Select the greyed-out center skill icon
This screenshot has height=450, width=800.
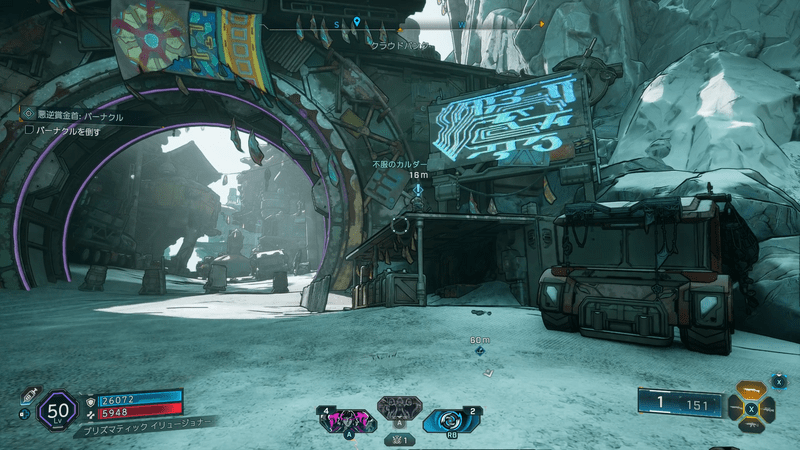pos(399,409)
